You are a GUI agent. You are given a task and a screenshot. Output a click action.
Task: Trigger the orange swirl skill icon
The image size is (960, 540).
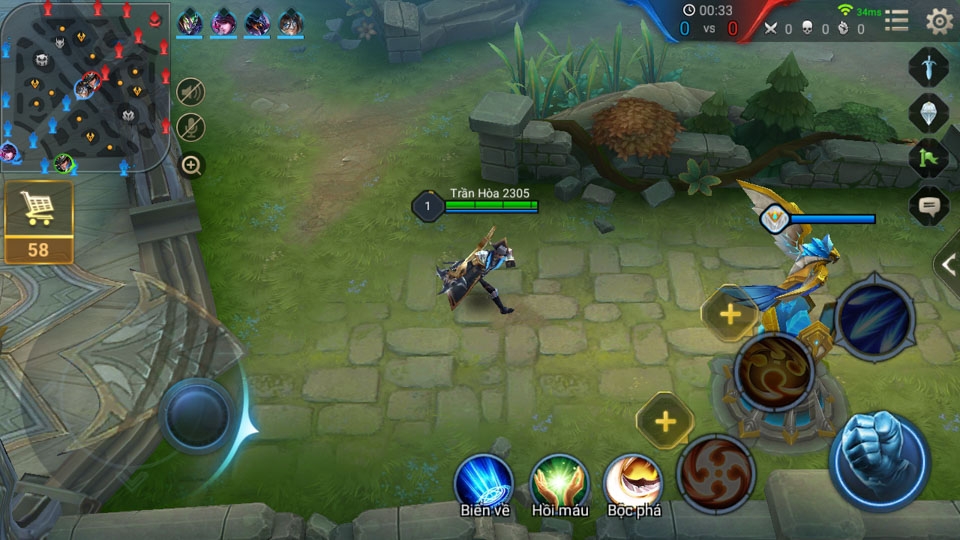tap(773, 372)
